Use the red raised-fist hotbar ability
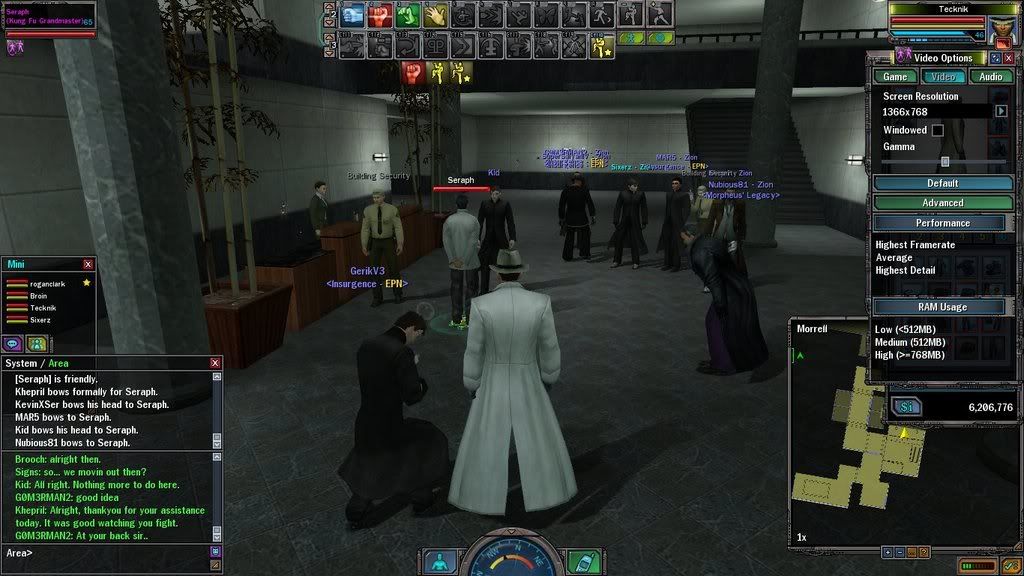 pyautogui.click(x=380, y=15)
